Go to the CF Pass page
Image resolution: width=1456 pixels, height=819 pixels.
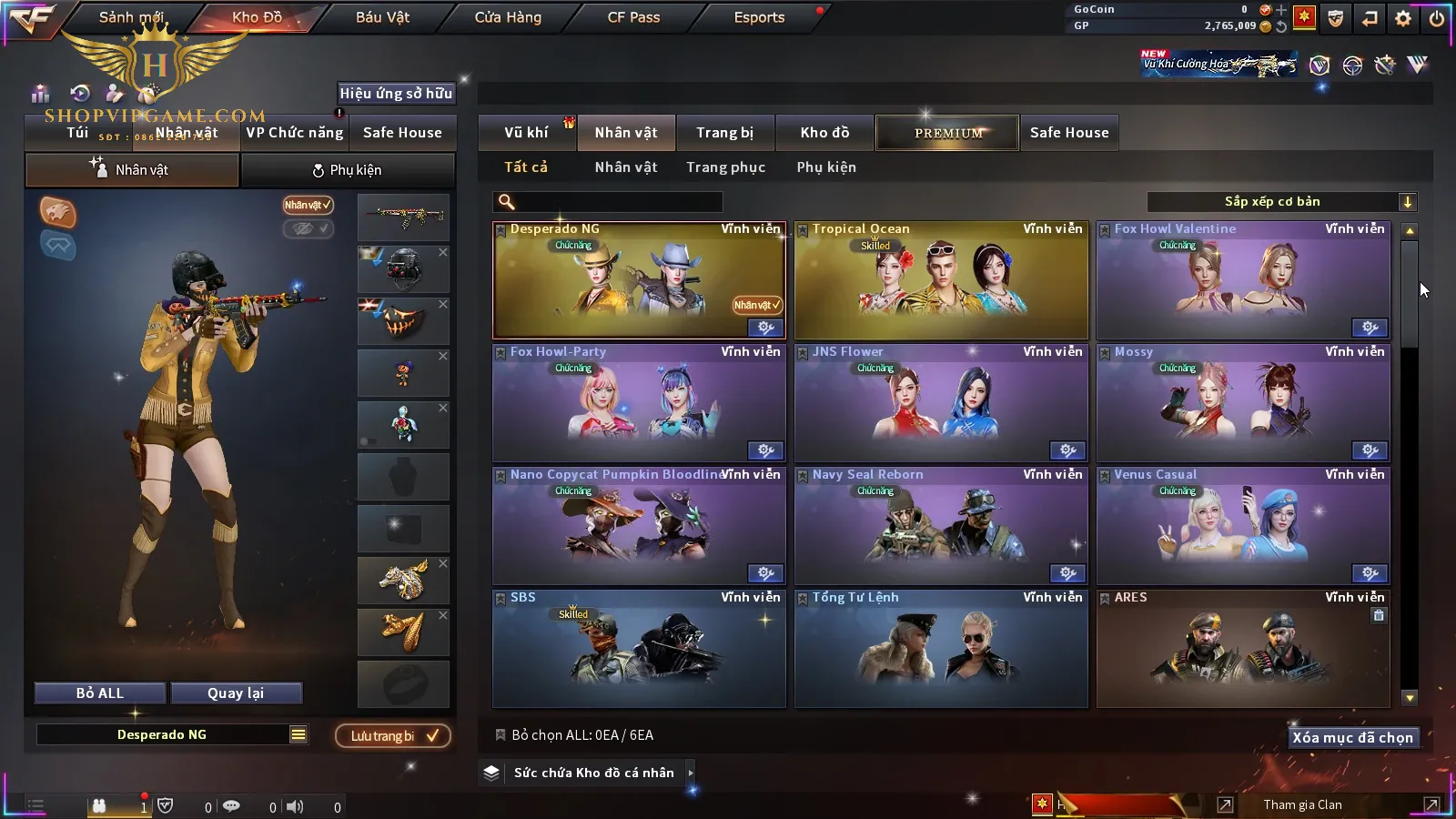click(633, 17)
